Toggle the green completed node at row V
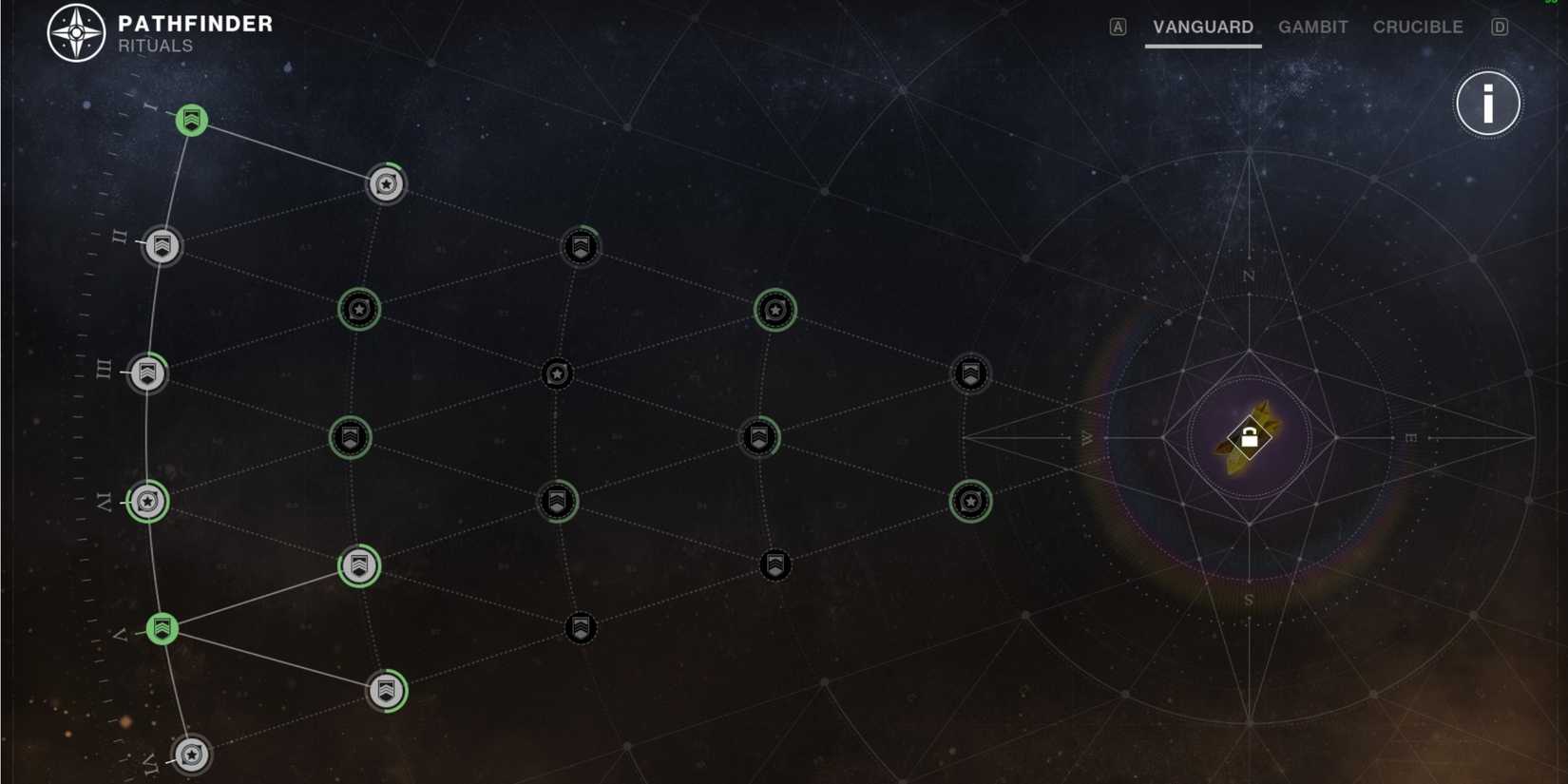Screen dimensions: 1568x784 point(162,628)
